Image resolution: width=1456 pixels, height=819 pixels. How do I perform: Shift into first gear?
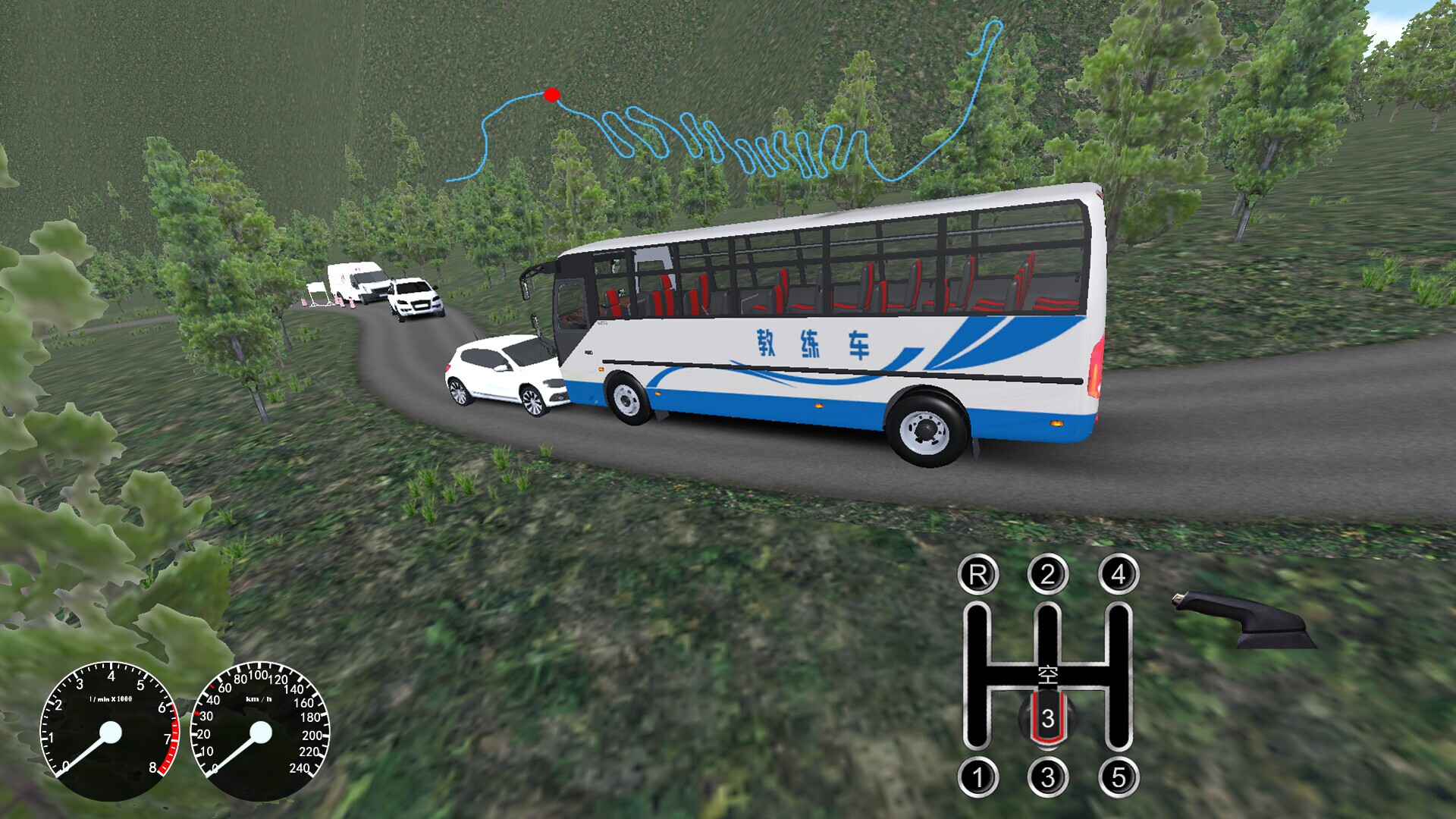pyautogui.click(x=977, y=777)
